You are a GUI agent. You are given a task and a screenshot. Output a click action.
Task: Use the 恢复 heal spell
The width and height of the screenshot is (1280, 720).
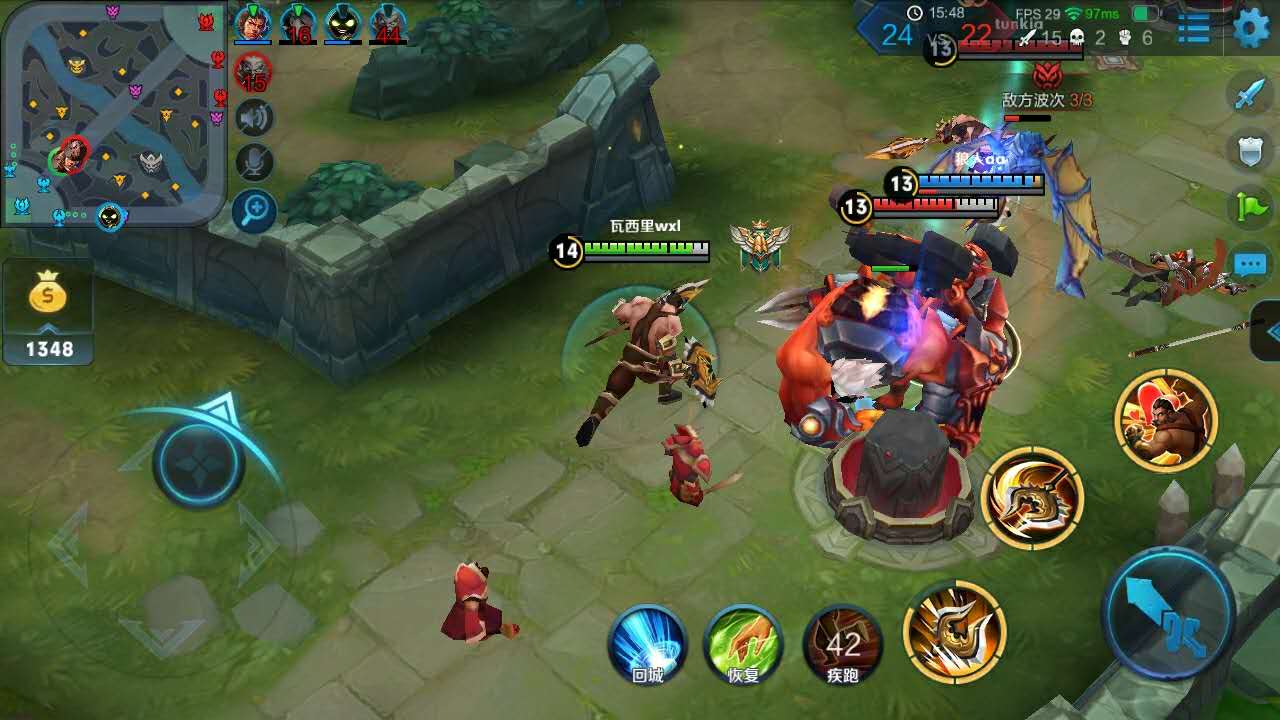tap(743, 643)
